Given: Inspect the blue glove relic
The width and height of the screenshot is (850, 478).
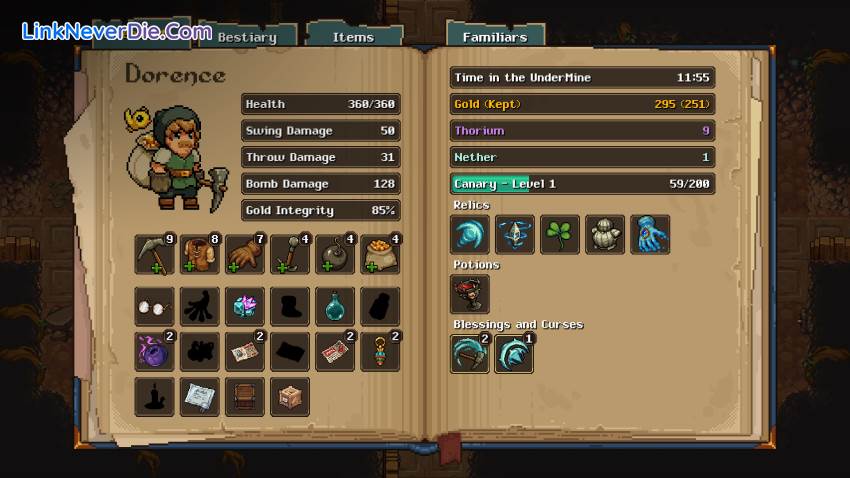Looking at the screenshot, I should coord(650,235).
